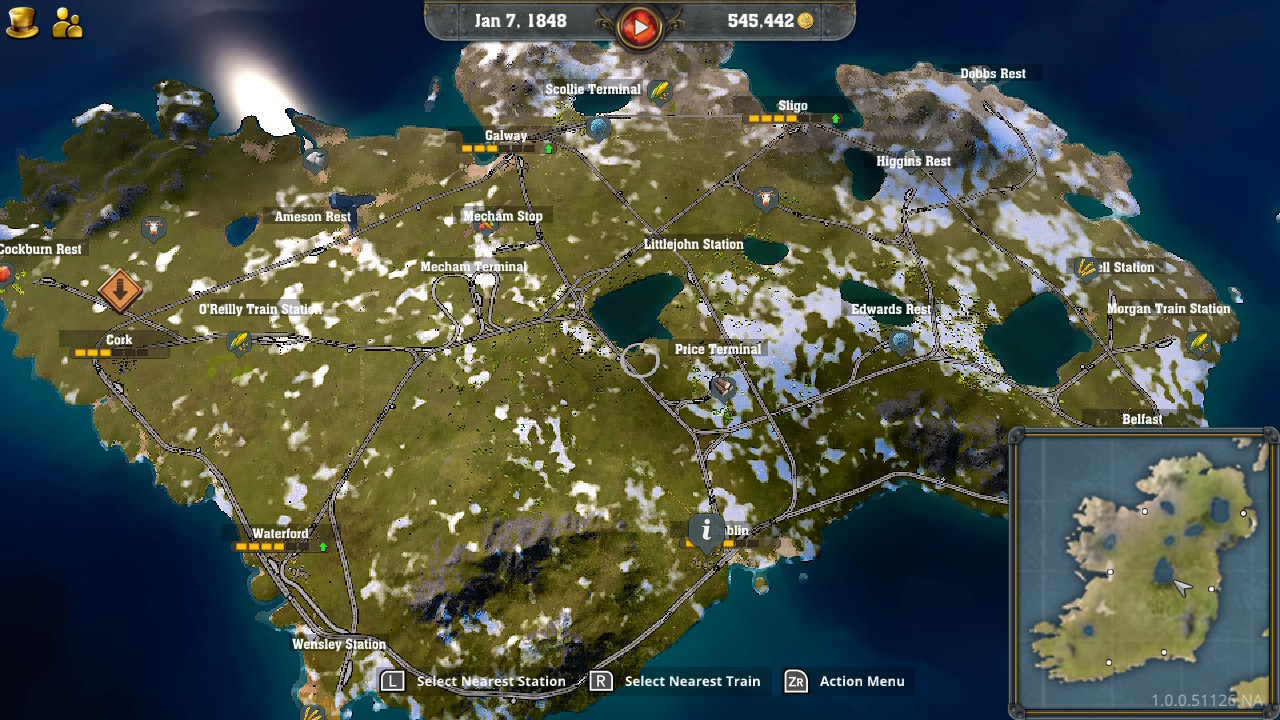1280x720 pixels.
Task: Select the Galway station label
Action: click(504, 135)
